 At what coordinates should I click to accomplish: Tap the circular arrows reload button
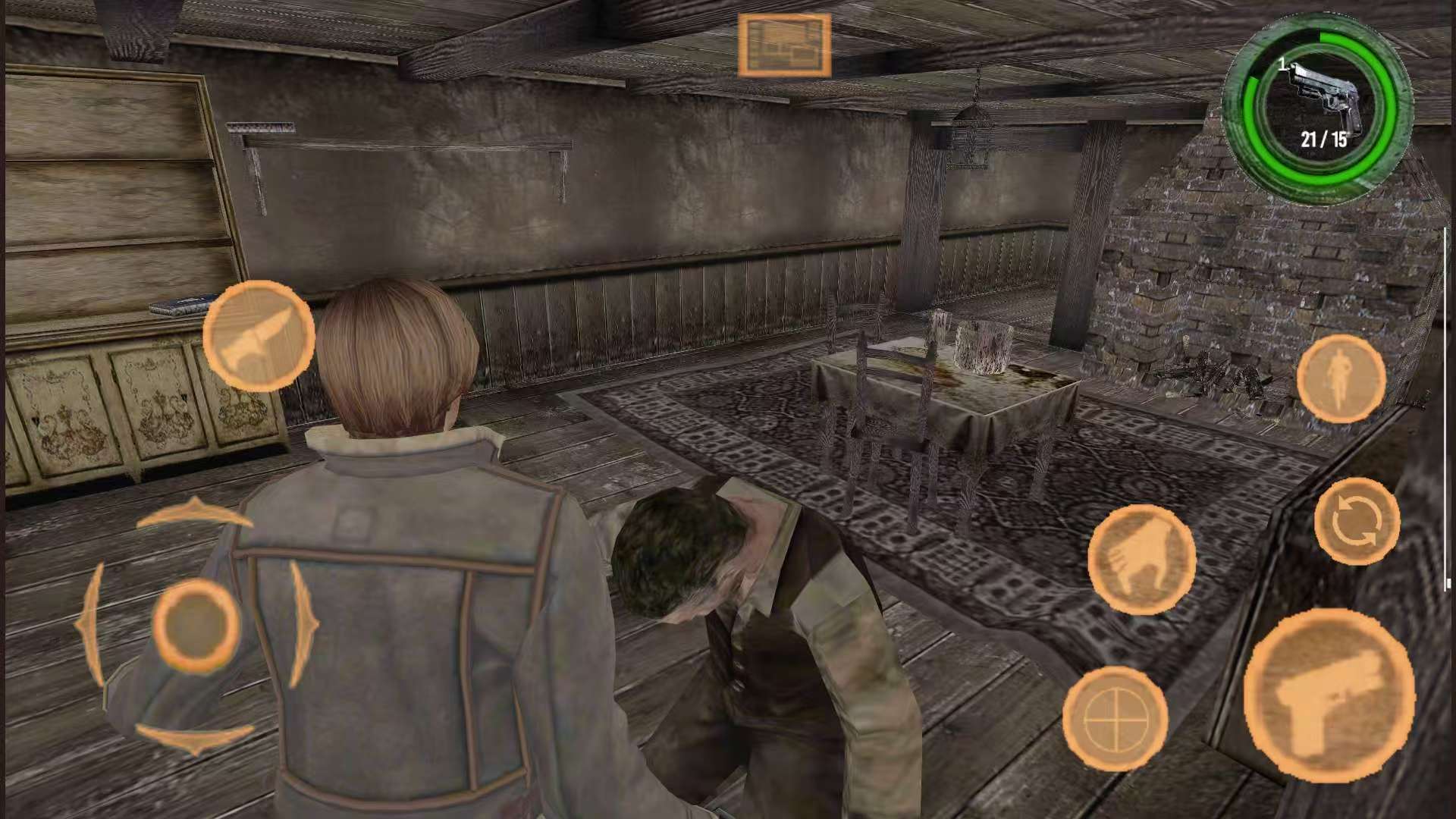[1357, 522]
